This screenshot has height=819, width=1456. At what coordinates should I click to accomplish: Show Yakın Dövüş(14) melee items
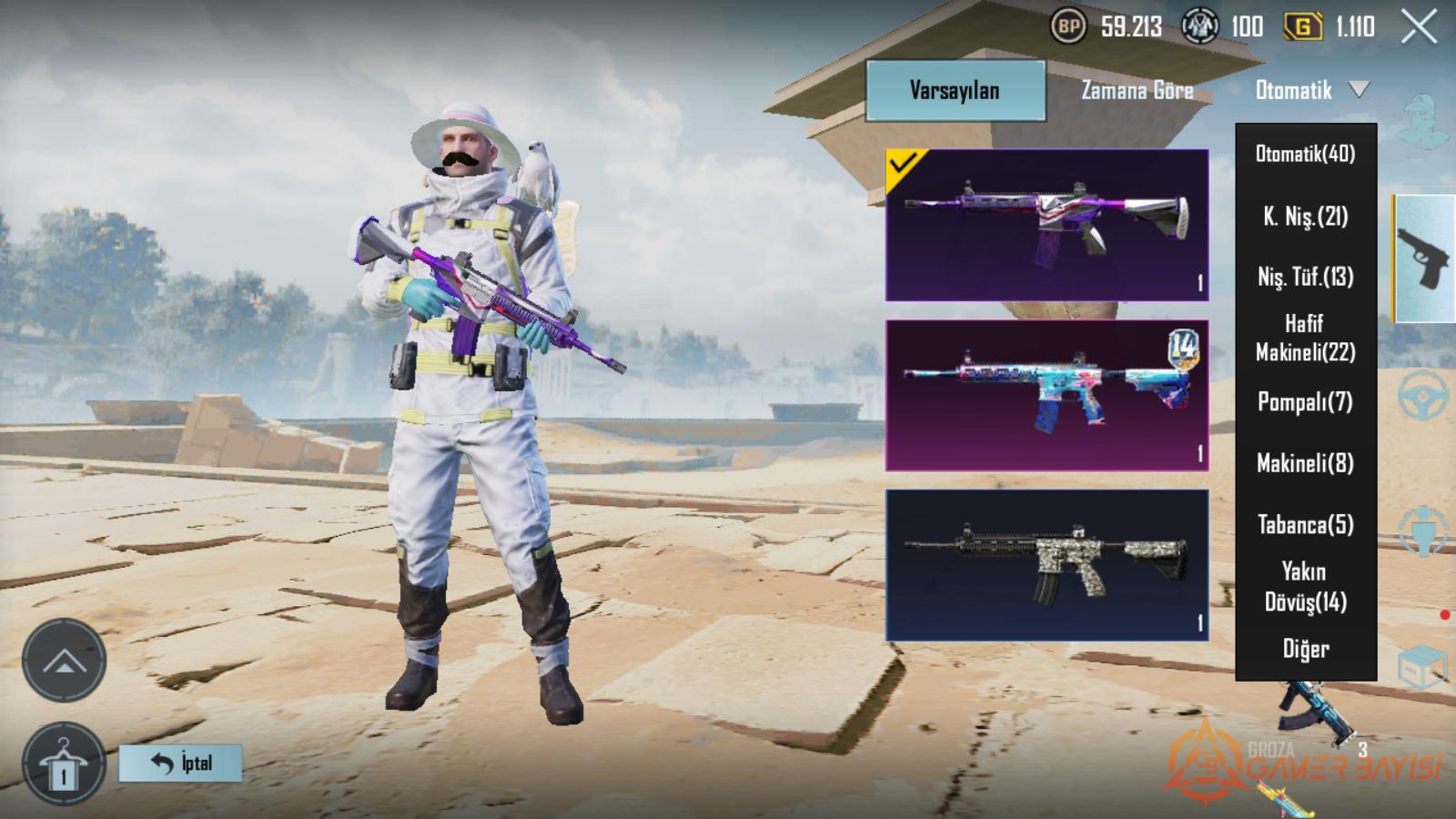(1305, 587)
